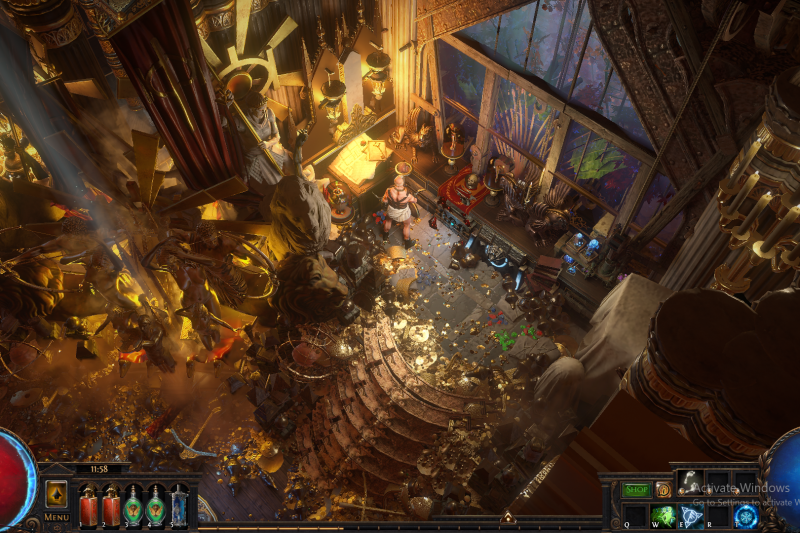Activate the white triangle skill on E
The image size is (800, 533).
(x=690, y=516)
